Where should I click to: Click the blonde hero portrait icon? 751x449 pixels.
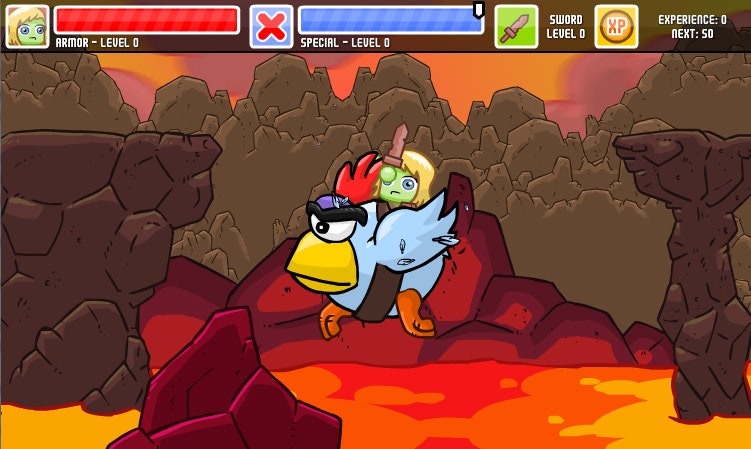point(27,27)
